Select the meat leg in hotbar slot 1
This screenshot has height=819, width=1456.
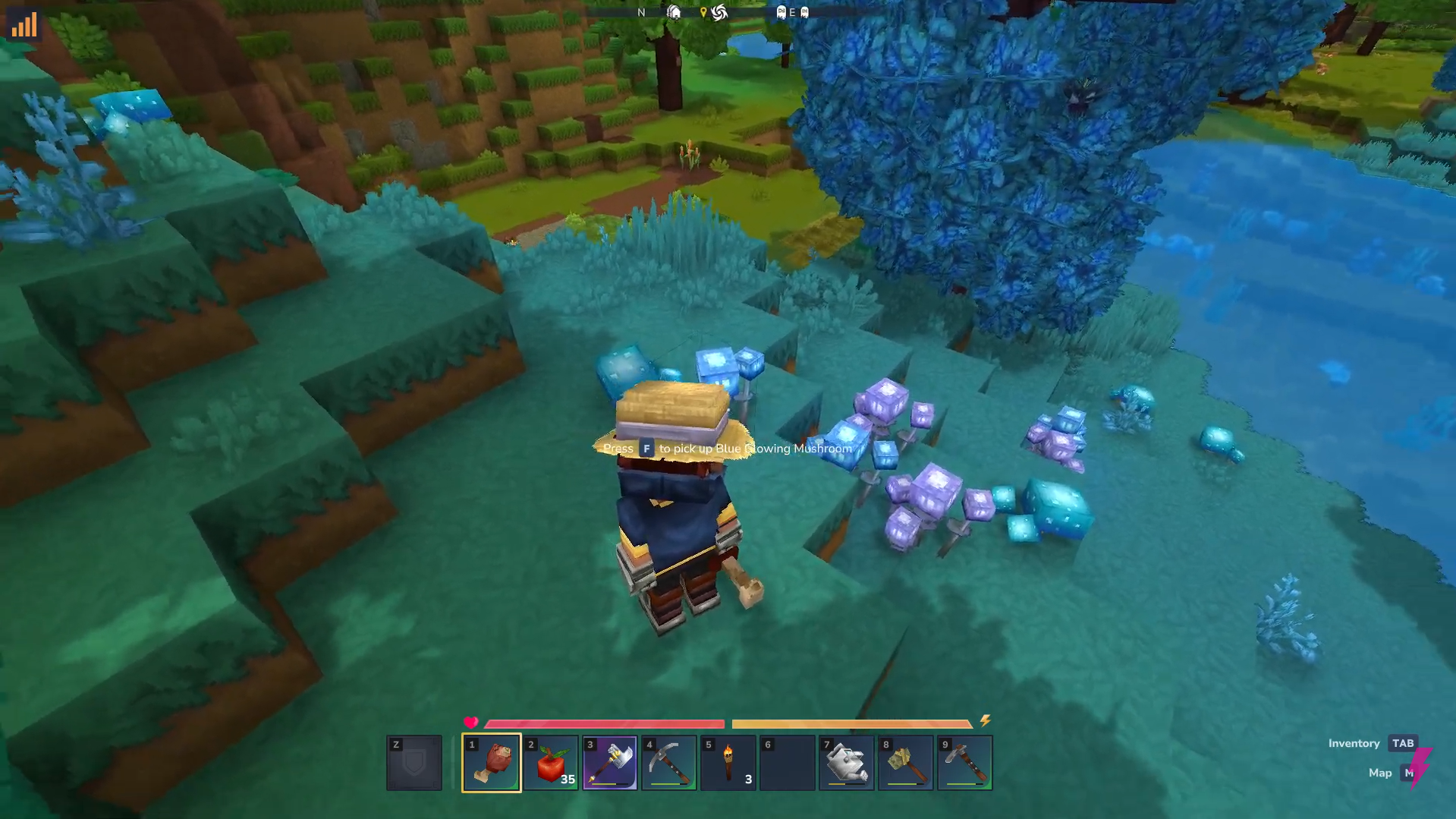490,761
